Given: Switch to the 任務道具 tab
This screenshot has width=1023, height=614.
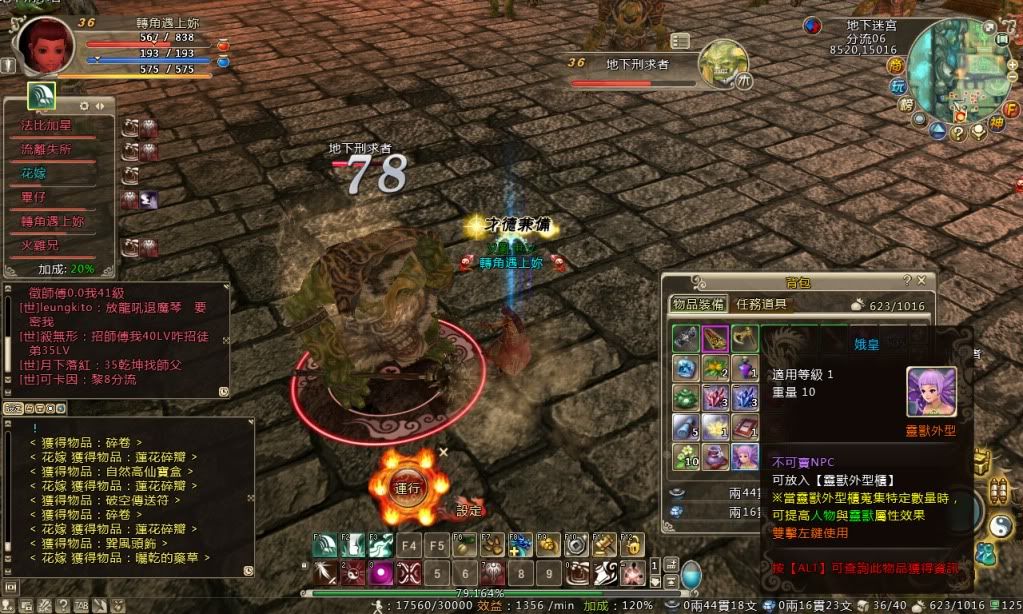Looking at the screenshot, I should (762, 305).
